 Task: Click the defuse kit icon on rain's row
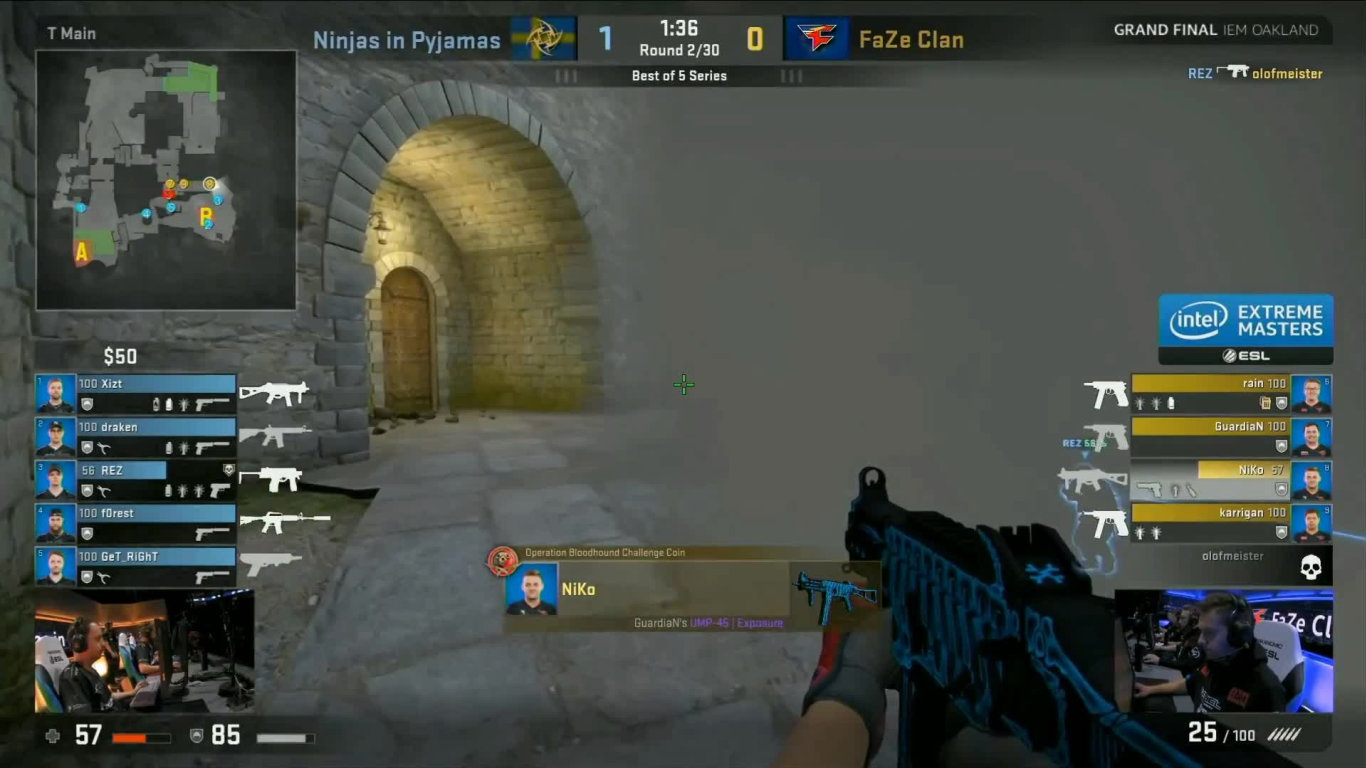click(1266, 402)
